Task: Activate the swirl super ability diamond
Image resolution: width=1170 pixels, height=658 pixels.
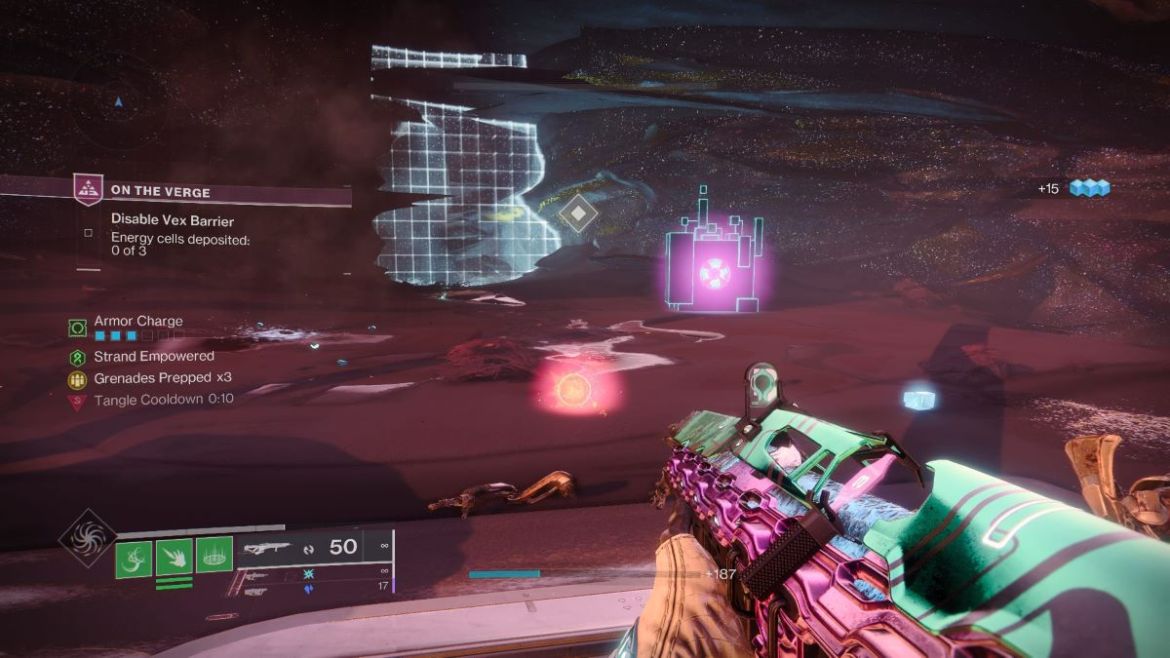Action: 88,538
